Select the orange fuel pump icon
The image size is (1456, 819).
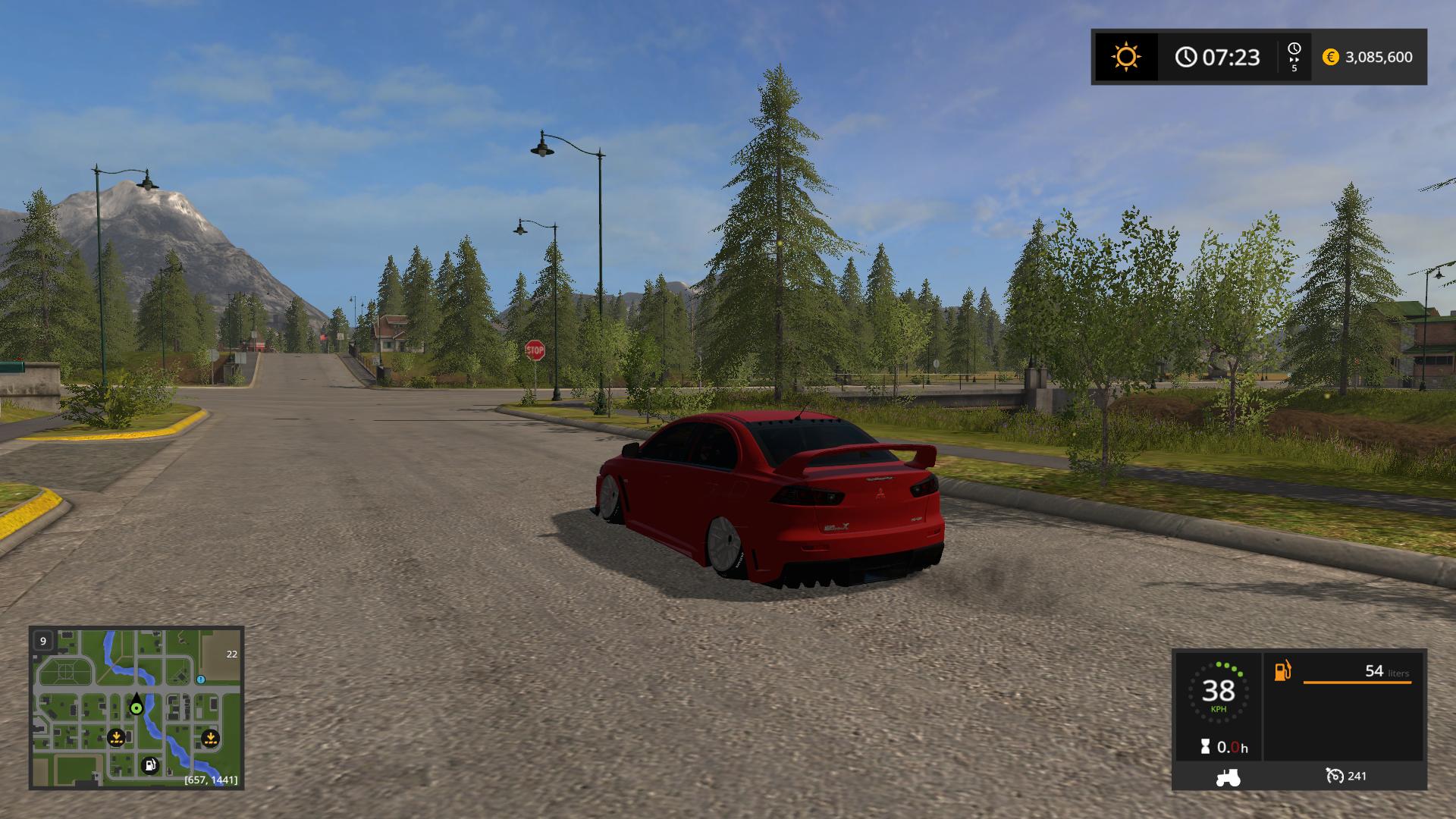tap(1282, 671)
